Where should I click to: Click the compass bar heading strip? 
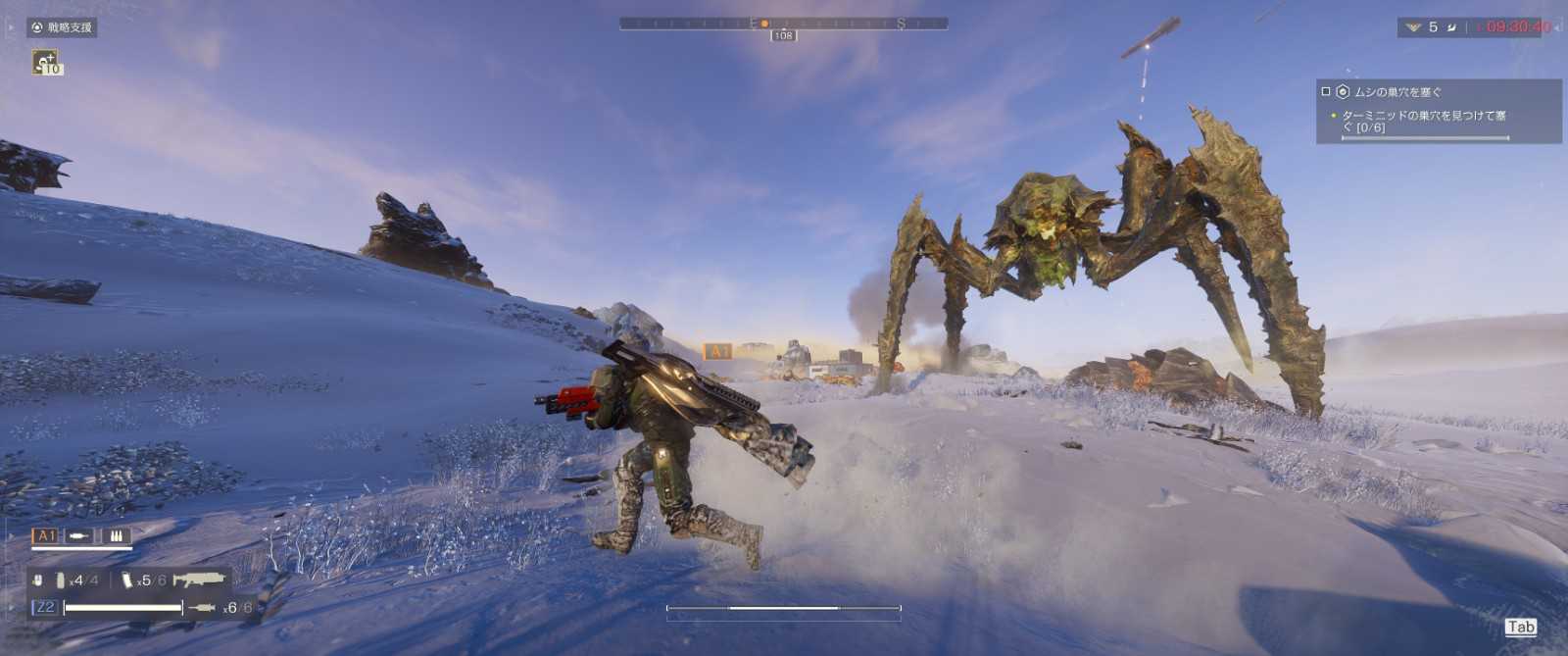pos(783,23)
